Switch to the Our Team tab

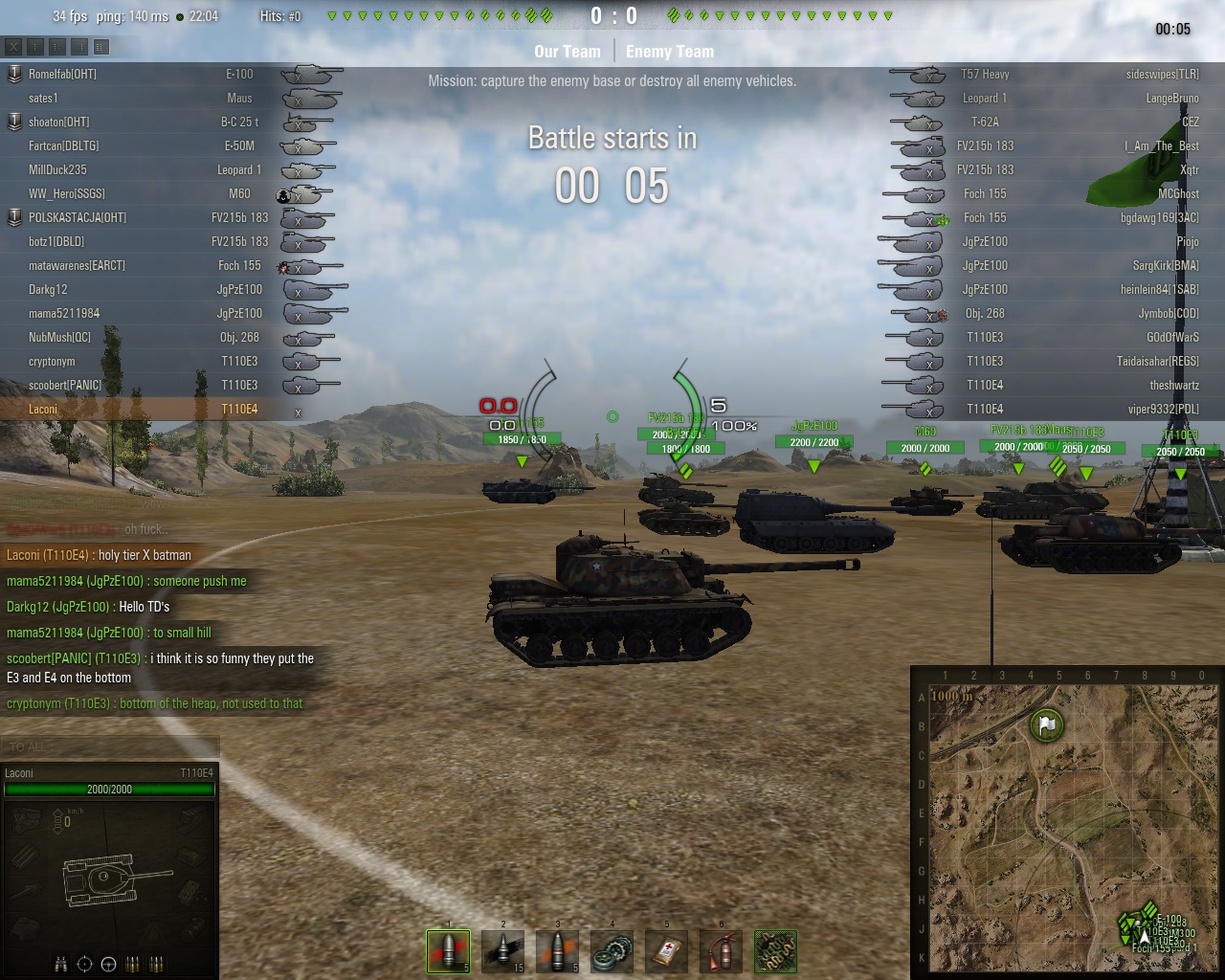tap(567, 52)
